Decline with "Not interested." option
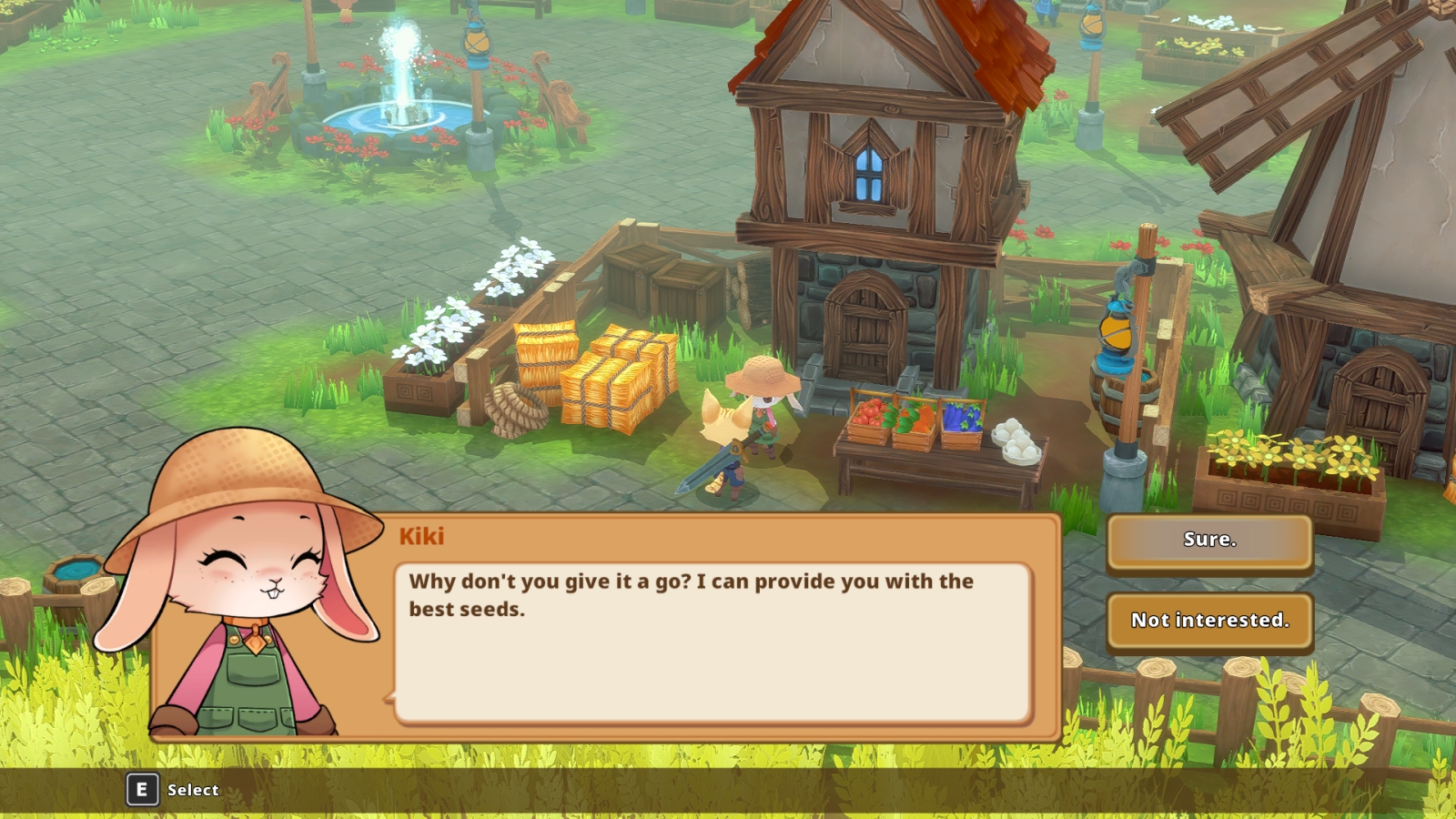Viewport: 1456px width, 819px height. [x=1209, y=622]
